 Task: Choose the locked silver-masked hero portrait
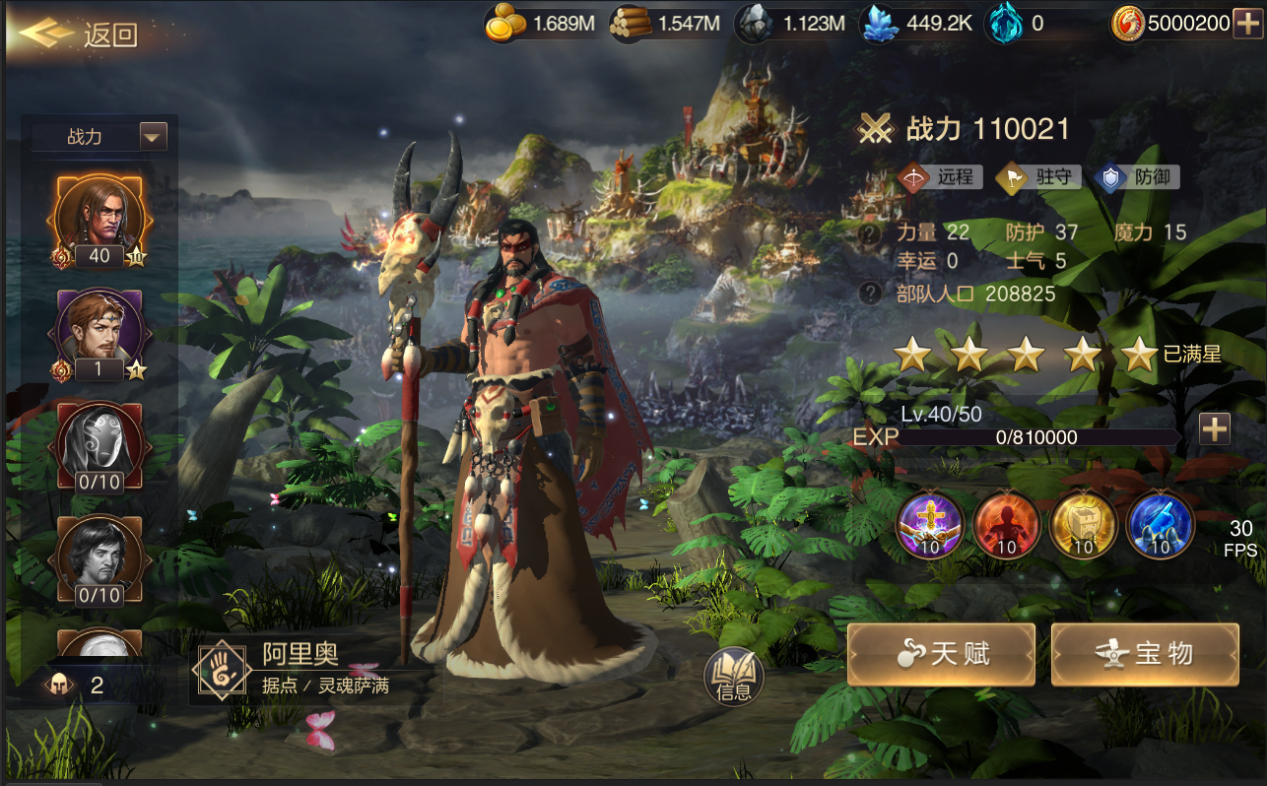click(x=99, y=445)
